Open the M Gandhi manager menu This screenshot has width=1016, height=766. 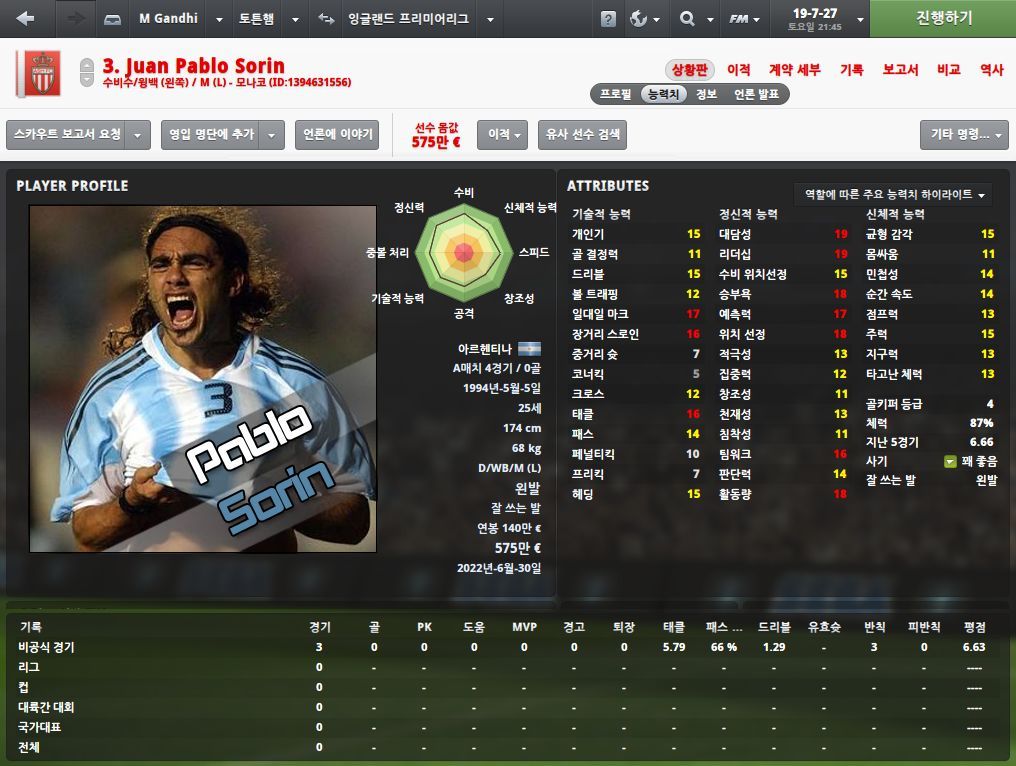coord(167,19)
